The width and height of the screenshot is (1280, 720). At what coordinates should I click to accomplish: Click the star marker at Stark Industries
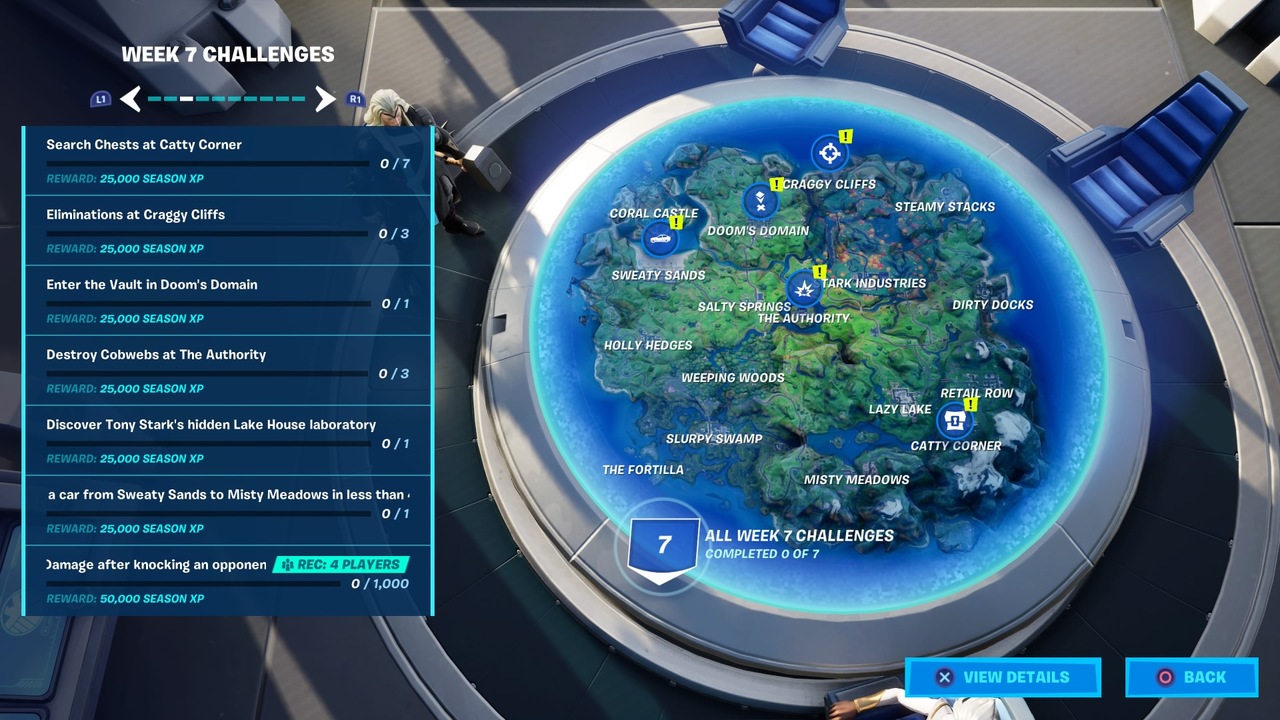pyautogui.click(x=806, y=290)
